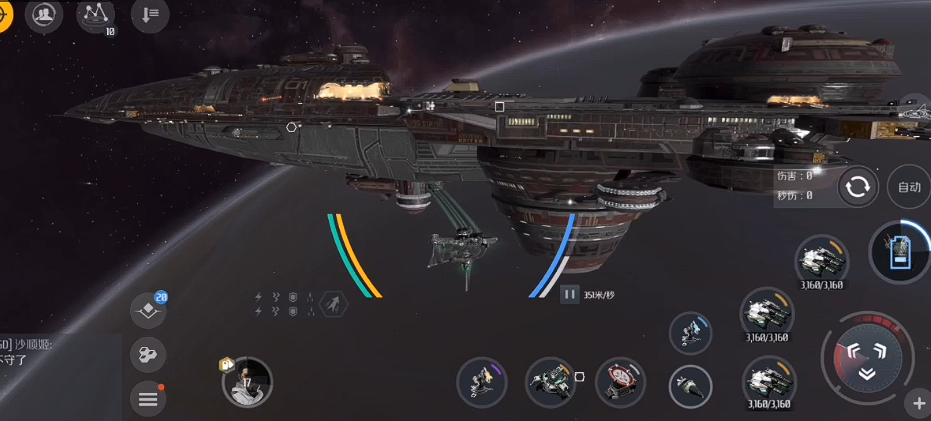Open the fleet members icon
Screen dimensions: 931x421
coord(44,15)
